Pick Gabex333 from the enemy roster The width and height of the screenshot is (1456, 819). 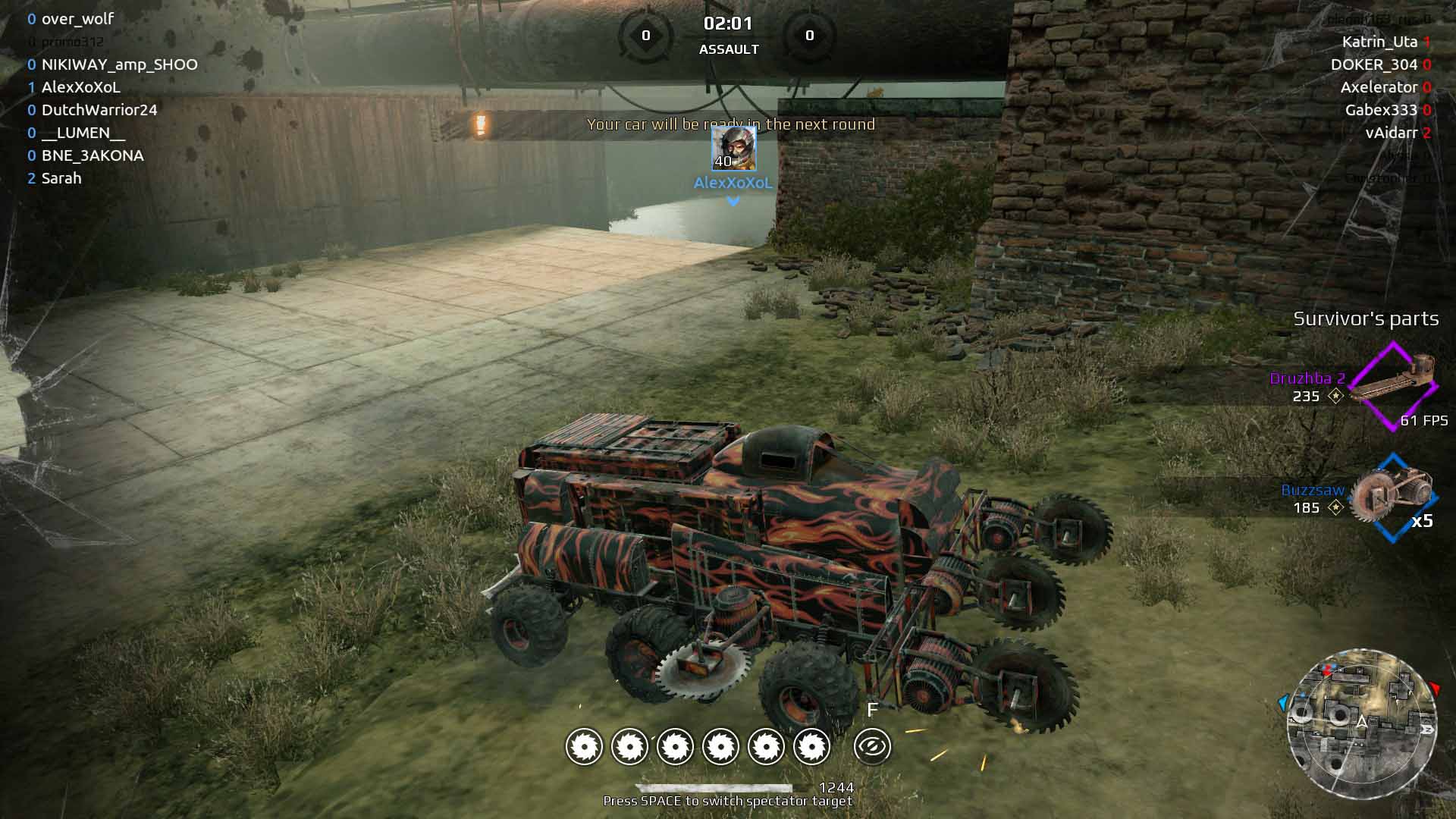1381,110
